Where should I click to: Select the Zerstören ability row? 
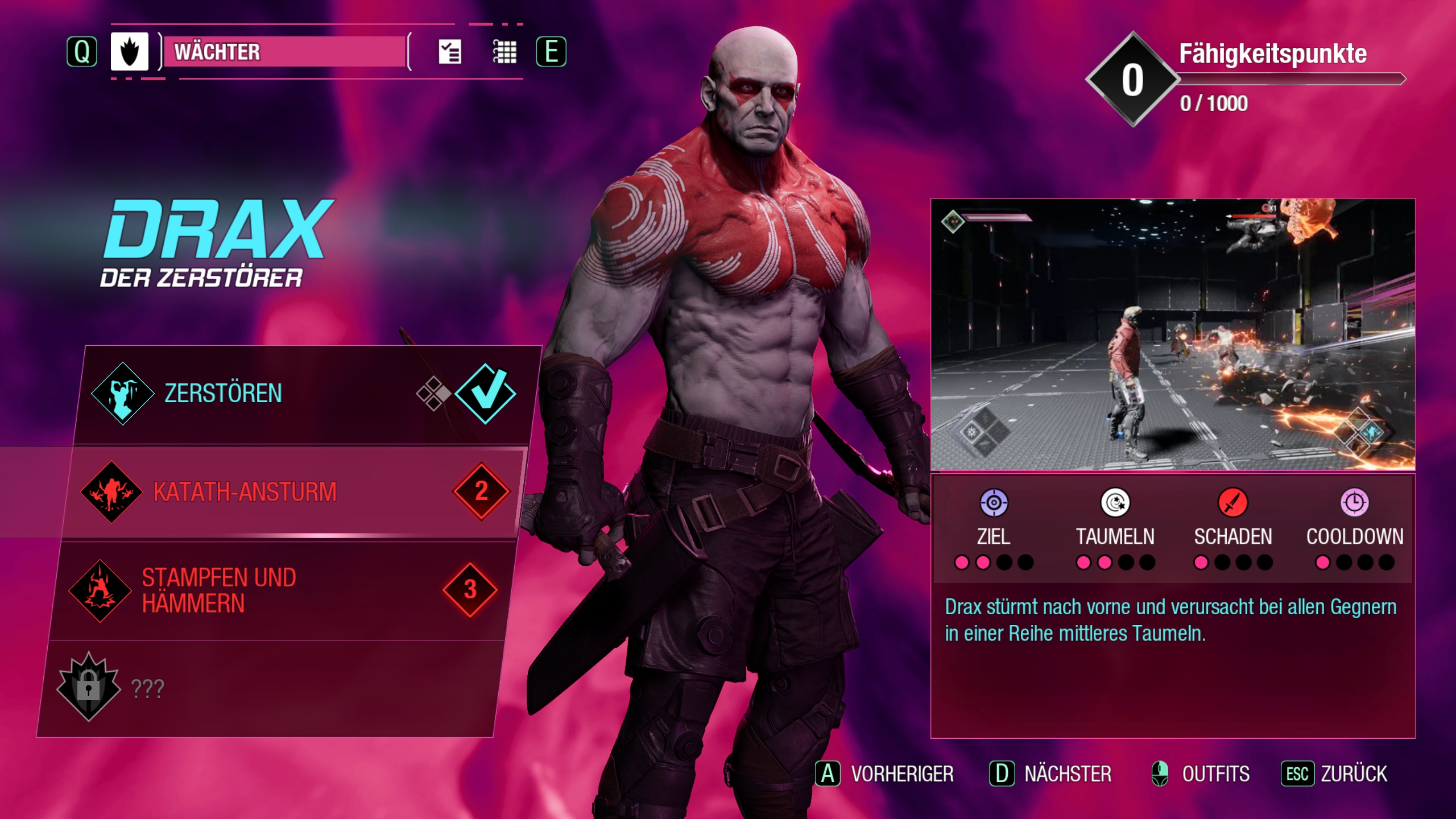point(301,394)
